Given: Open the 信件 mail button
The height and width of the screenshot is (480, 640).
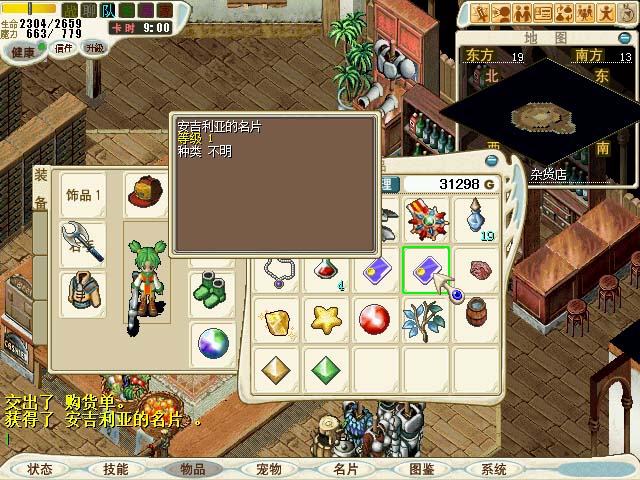Looking at the screenshot, I should pyautogui.click(x=62, y=48).
